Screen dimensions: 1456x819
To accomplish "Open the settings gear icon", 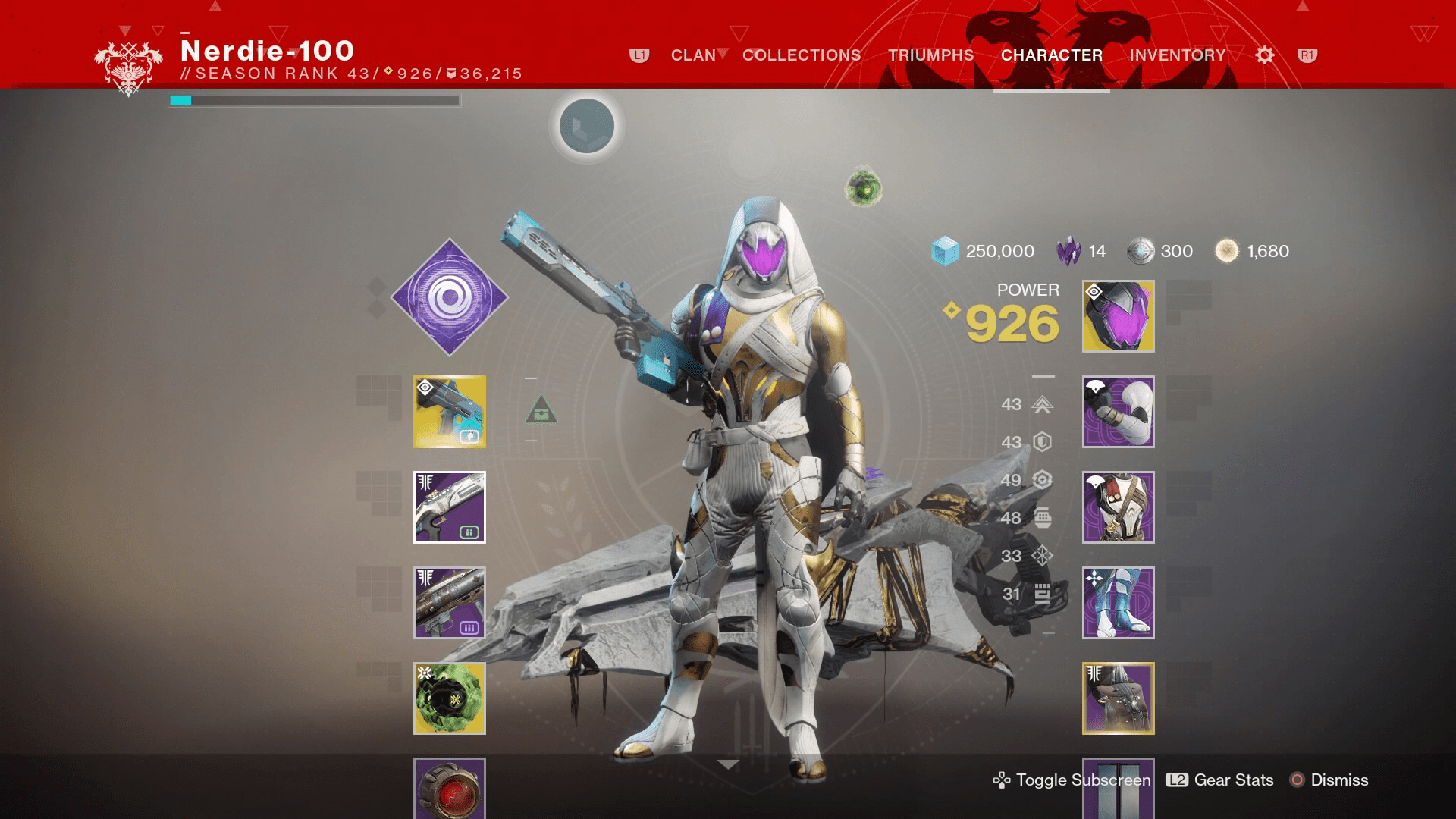I will click(x=1264, y=55).
